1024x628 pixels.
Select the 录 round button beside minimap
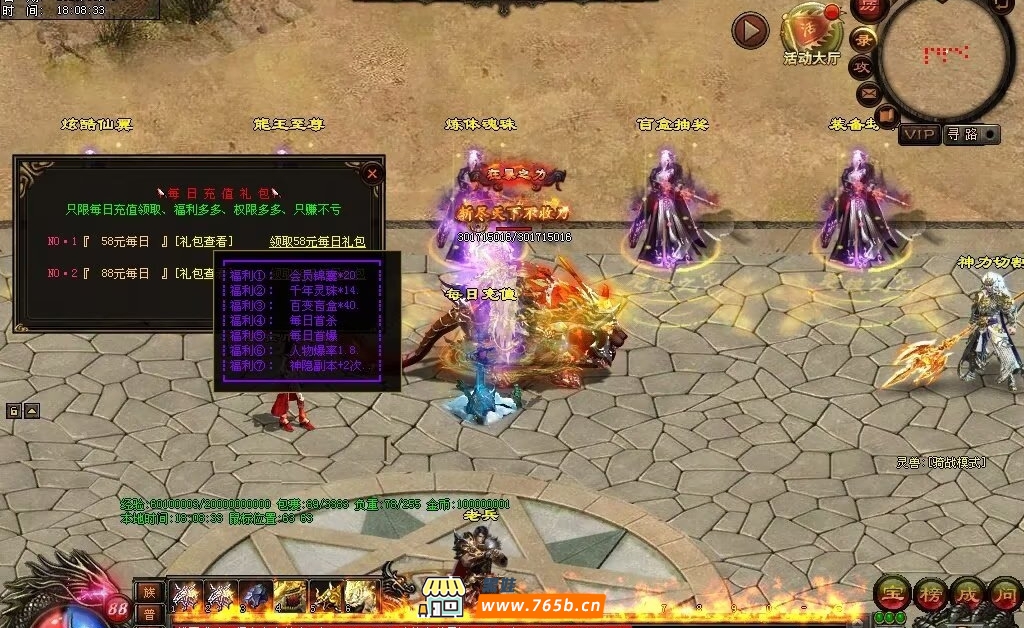pos(863,40)
